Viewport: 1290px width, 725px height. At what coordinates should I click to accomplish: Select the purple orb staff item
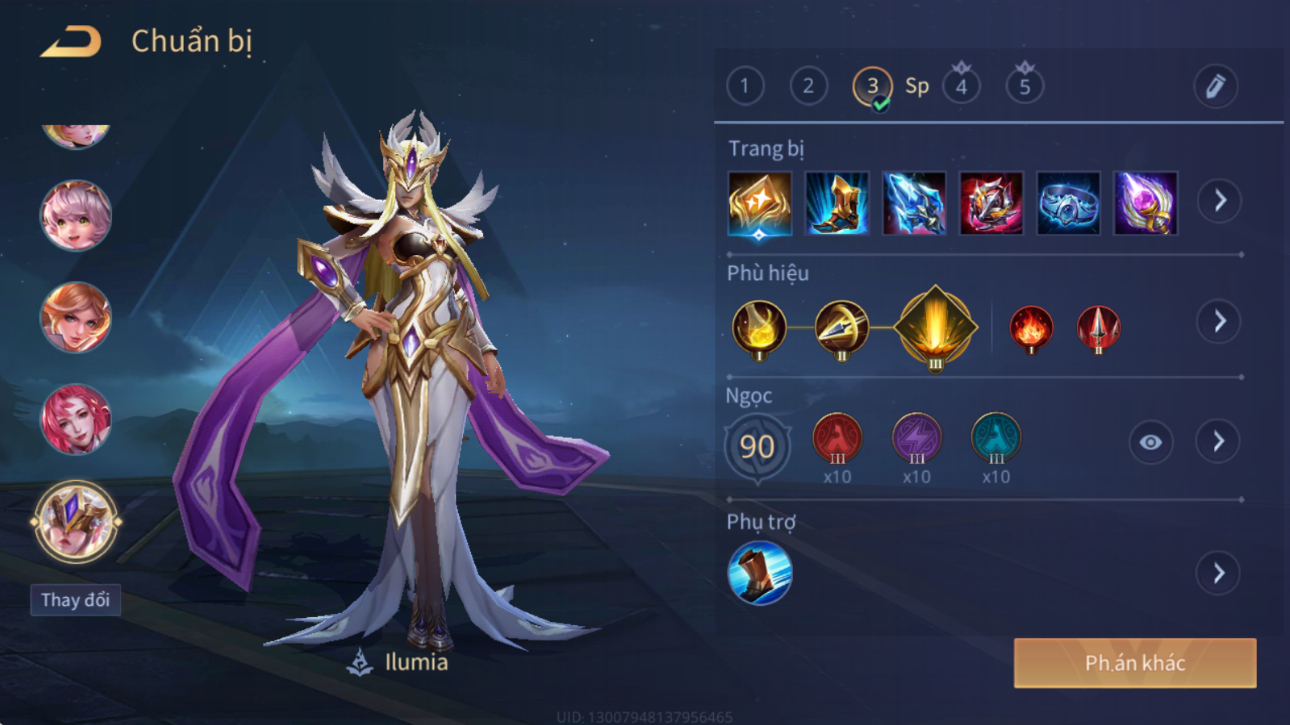point(1146,203)
